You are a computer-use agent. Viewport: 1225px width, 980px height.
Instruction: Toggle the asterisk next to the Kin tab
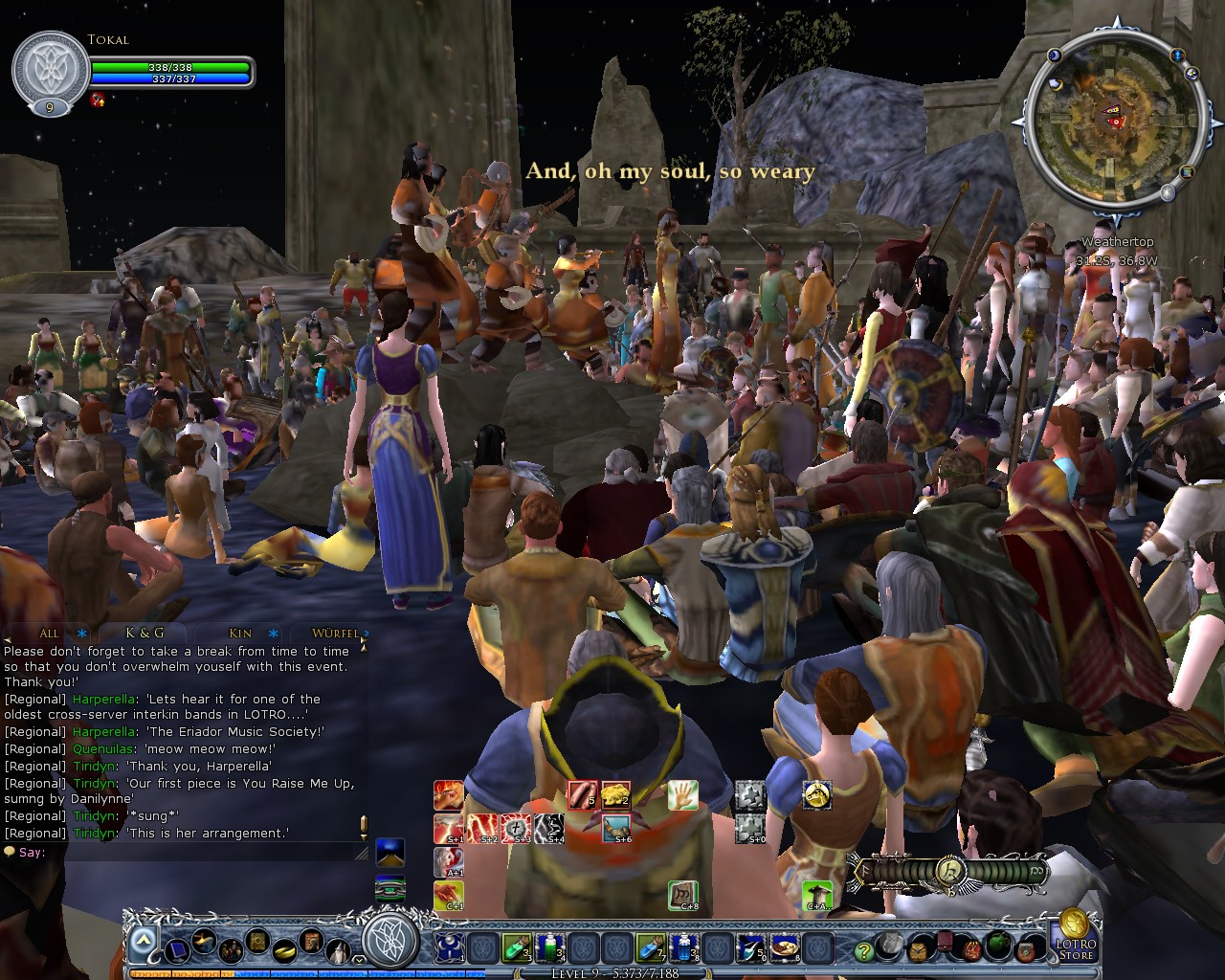tap(272, 634)
